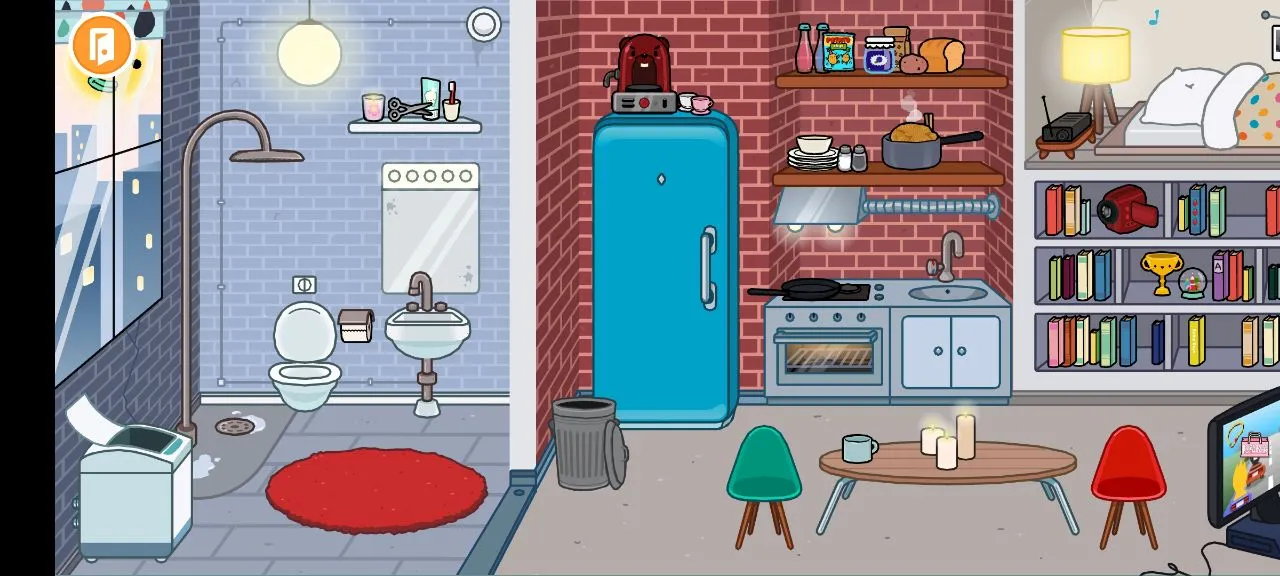Screen dimensions: 1280x576
Task: Tap the orange exit door button
Action: pos(102,45)
